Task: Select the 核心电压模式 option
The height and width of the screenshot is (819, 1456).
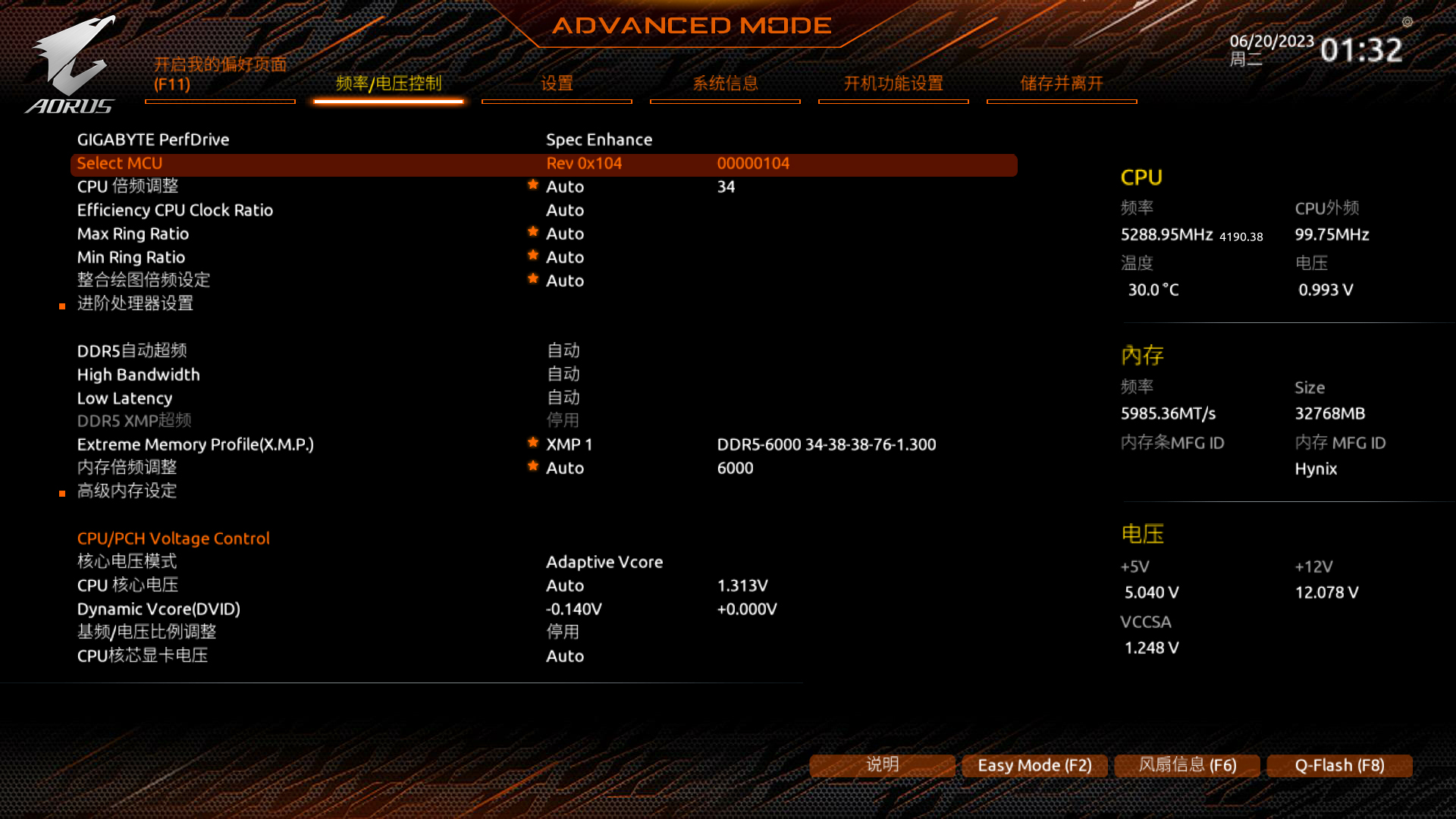Action: pos(127,562)
